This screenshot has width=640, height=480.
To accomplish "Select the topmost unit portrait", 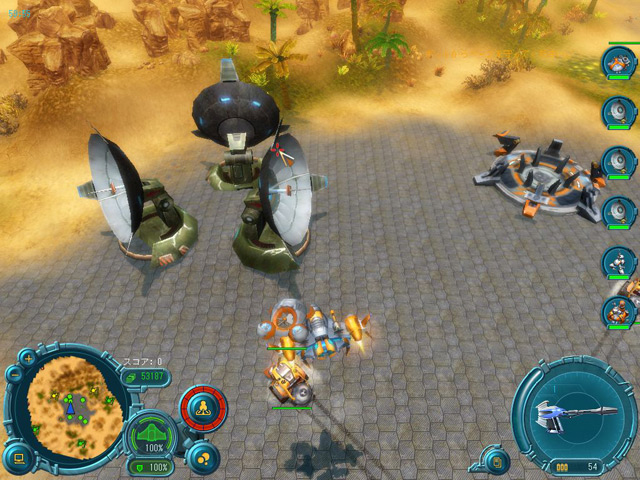I will pos(618,62).
